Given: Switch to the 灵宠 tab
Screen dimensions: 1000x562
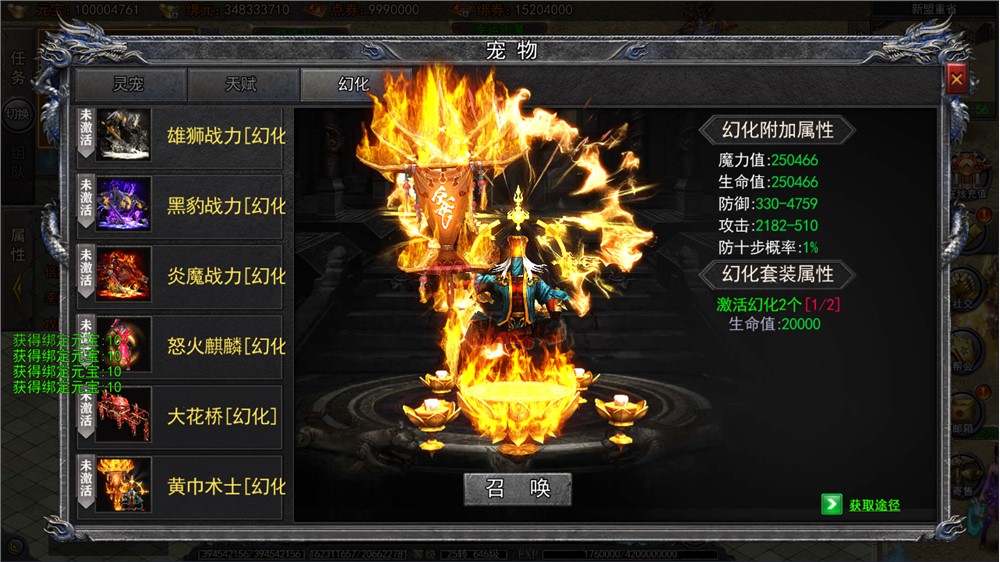Looking at the screenshot, I should [129, 85].
